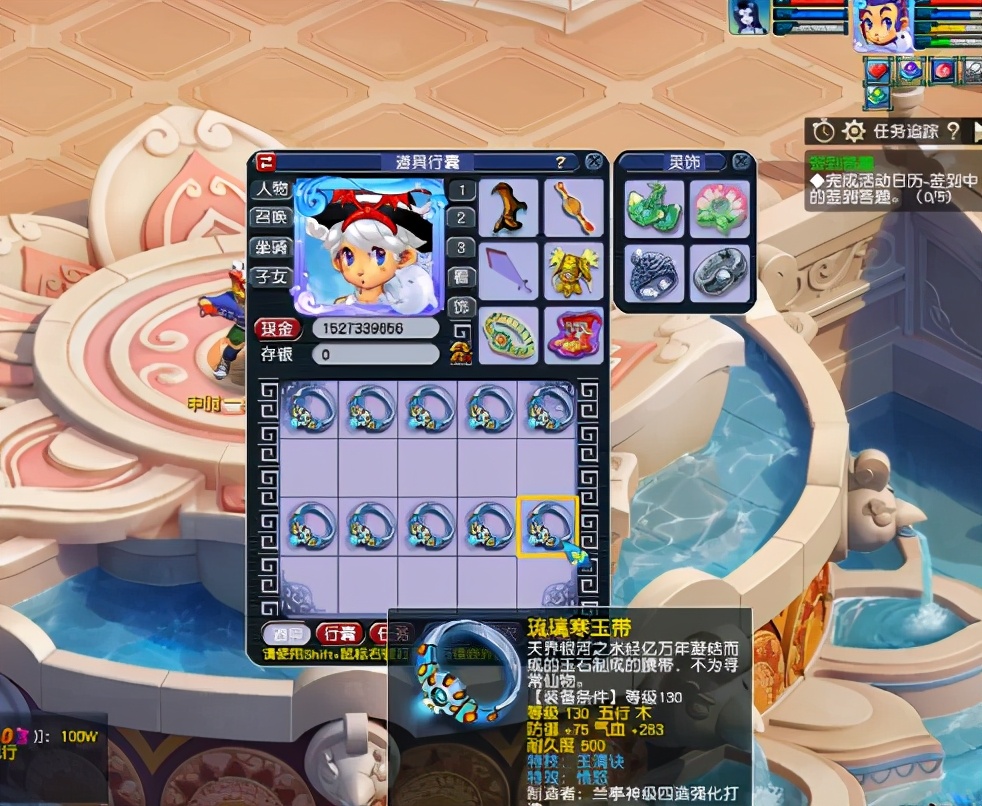
Task: Click the 现金 cash button
Action: coord(277,329)
